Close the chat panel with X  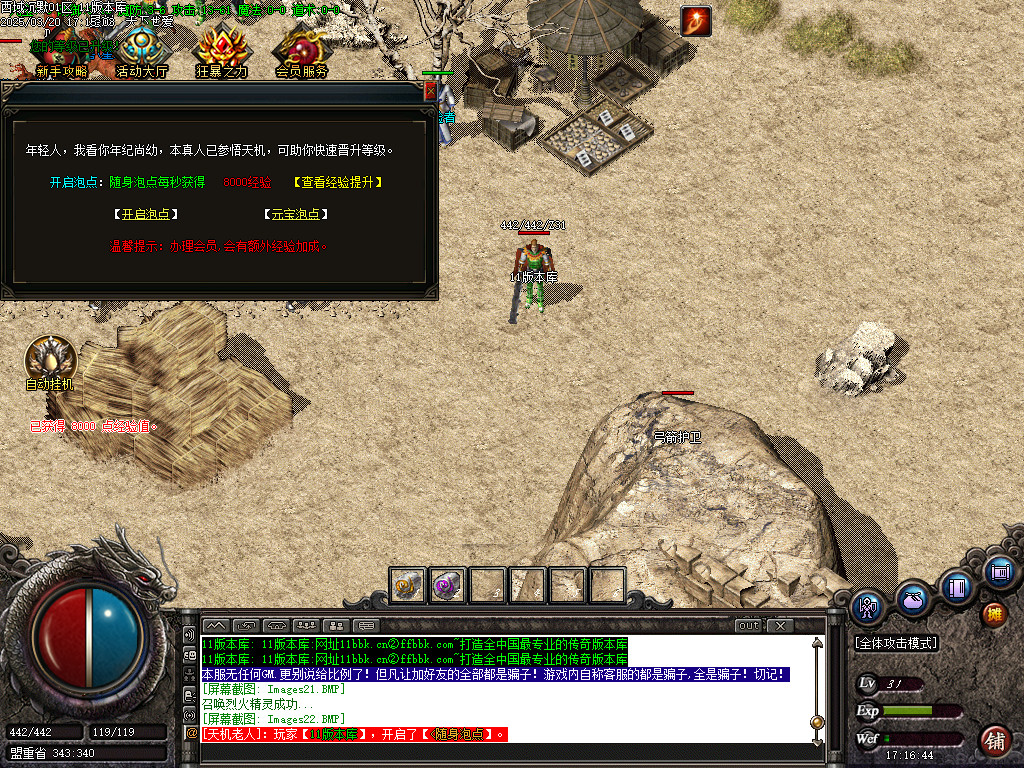(x=779, y=626)
